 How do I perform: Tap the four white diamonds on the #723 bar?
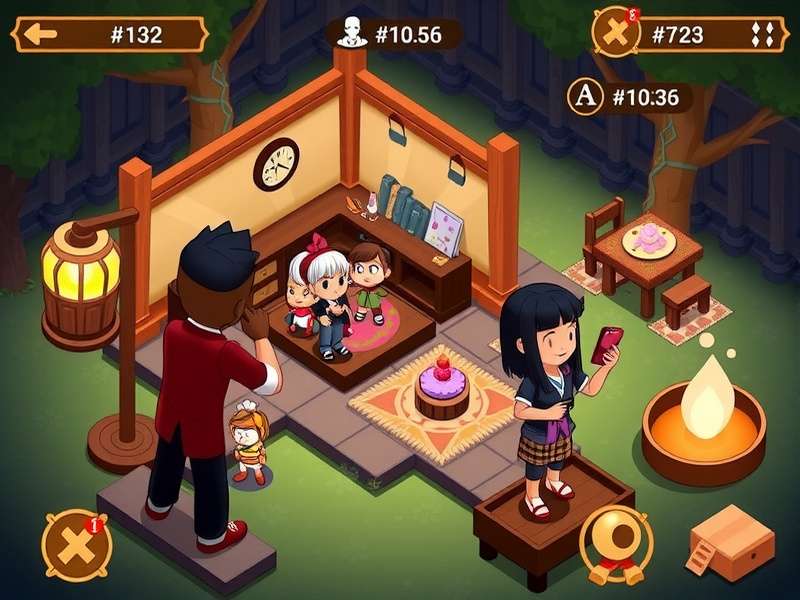pos(762,35)
